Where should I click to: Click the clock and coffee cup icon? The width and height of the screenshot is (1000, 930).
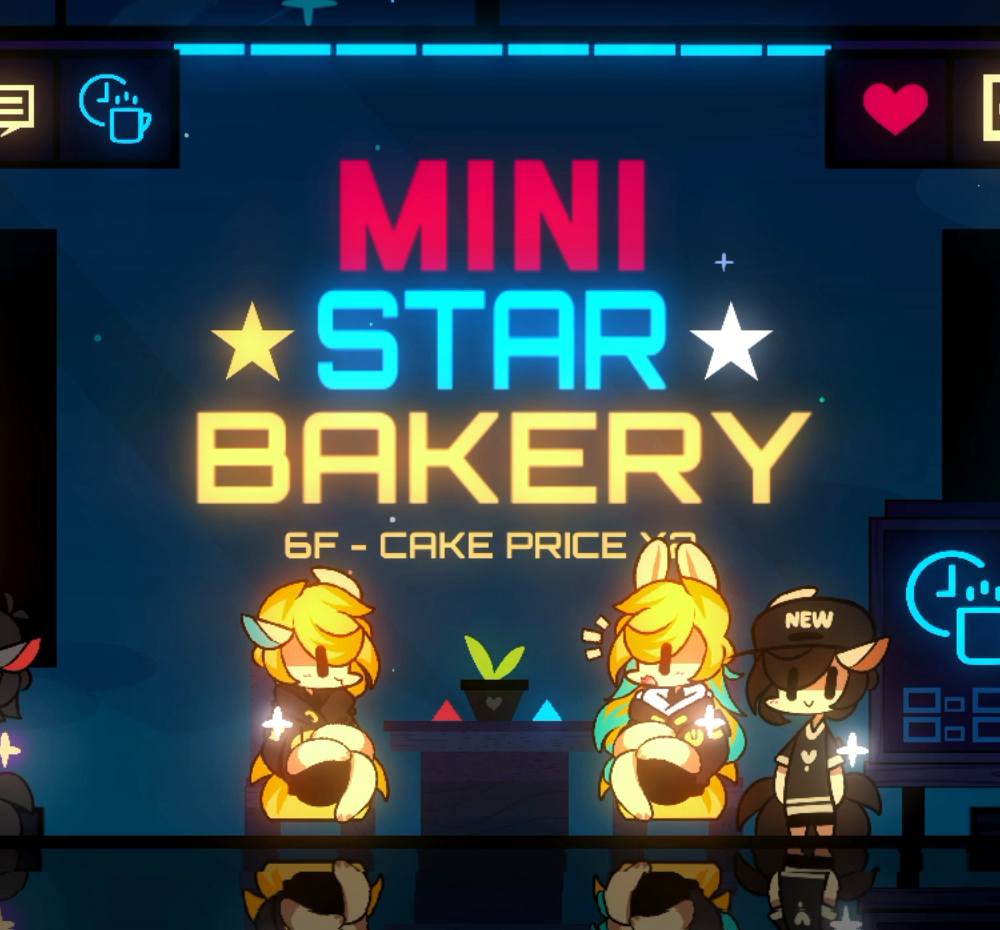115,108
